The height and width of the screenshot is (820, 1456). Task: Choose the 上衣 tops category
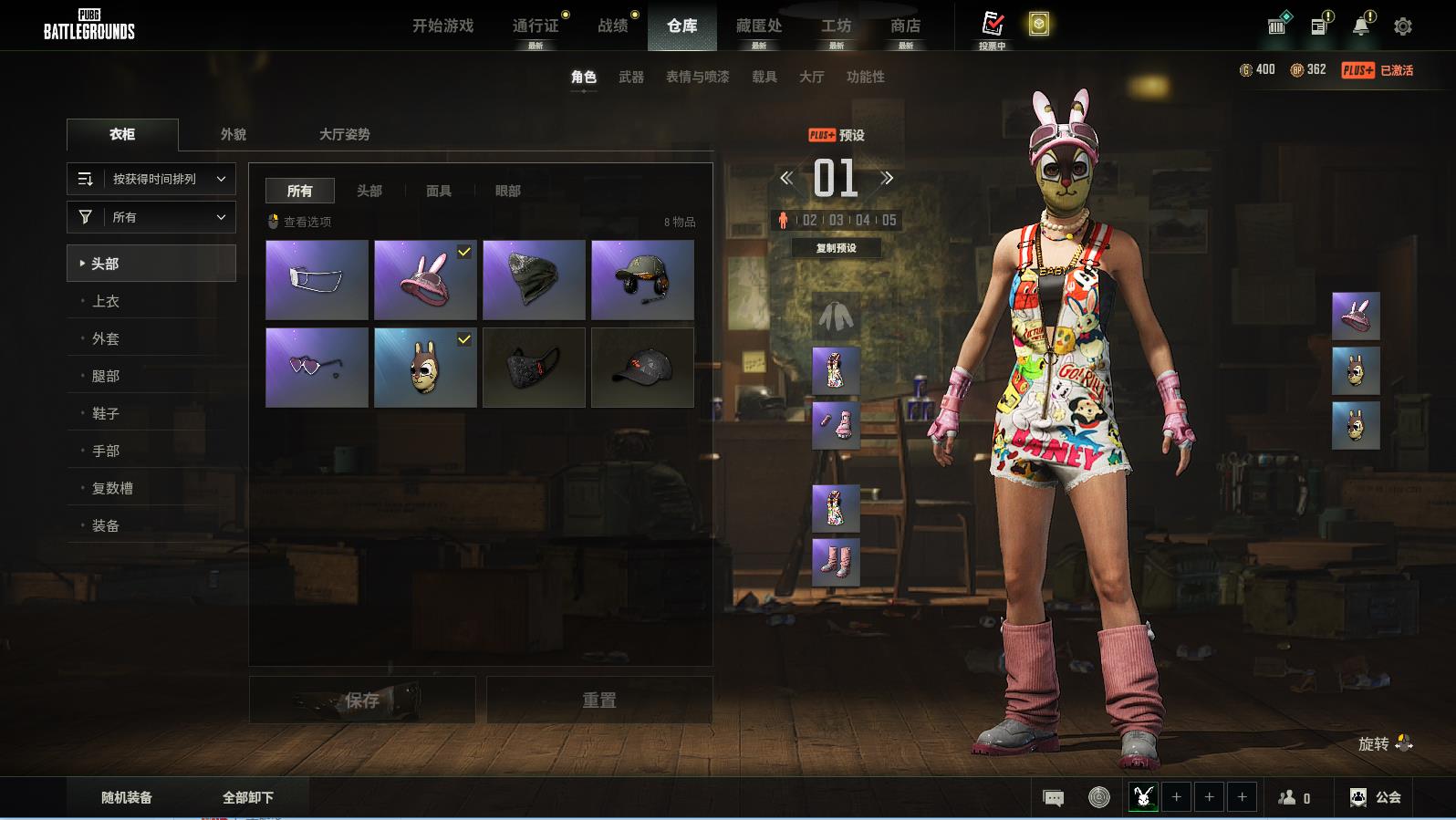pyautogui.click(x=106, y=301)
